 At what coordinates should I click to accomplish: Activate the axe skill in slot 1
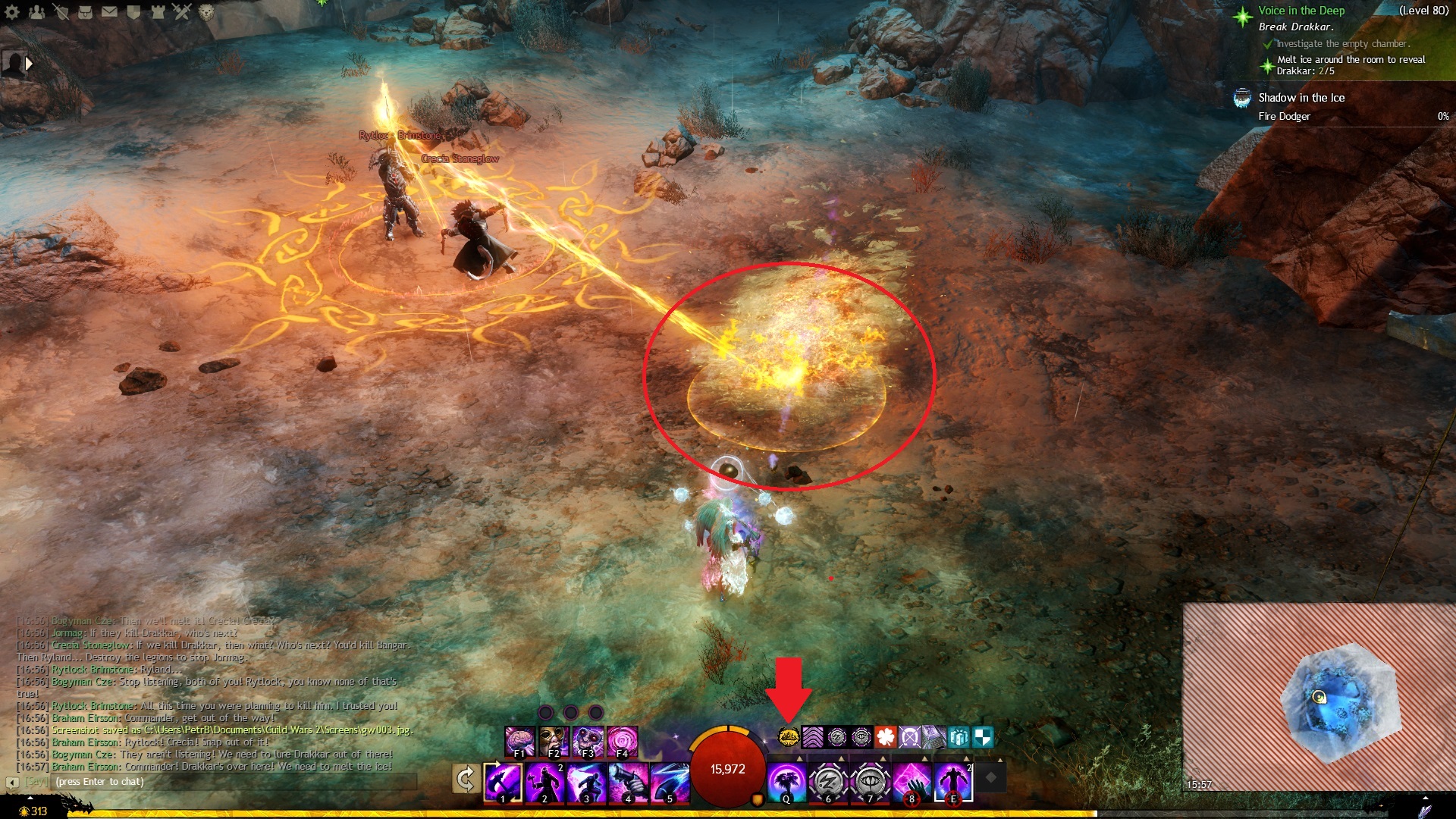(x=503, y=782)
